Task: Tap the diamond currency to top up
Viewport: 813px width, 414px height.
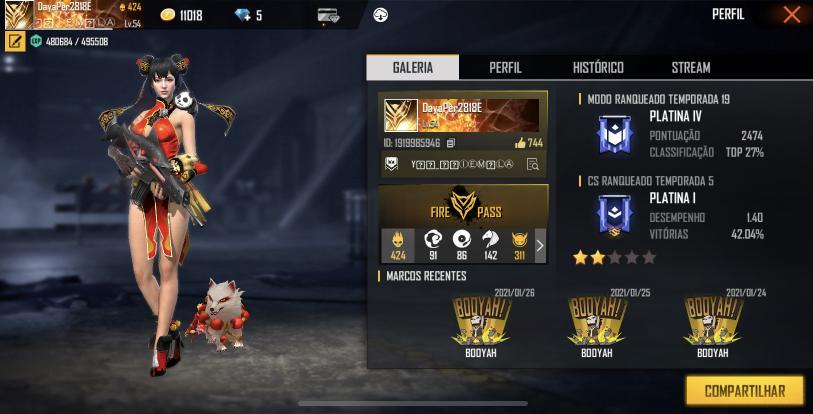Action: [246, 15]
